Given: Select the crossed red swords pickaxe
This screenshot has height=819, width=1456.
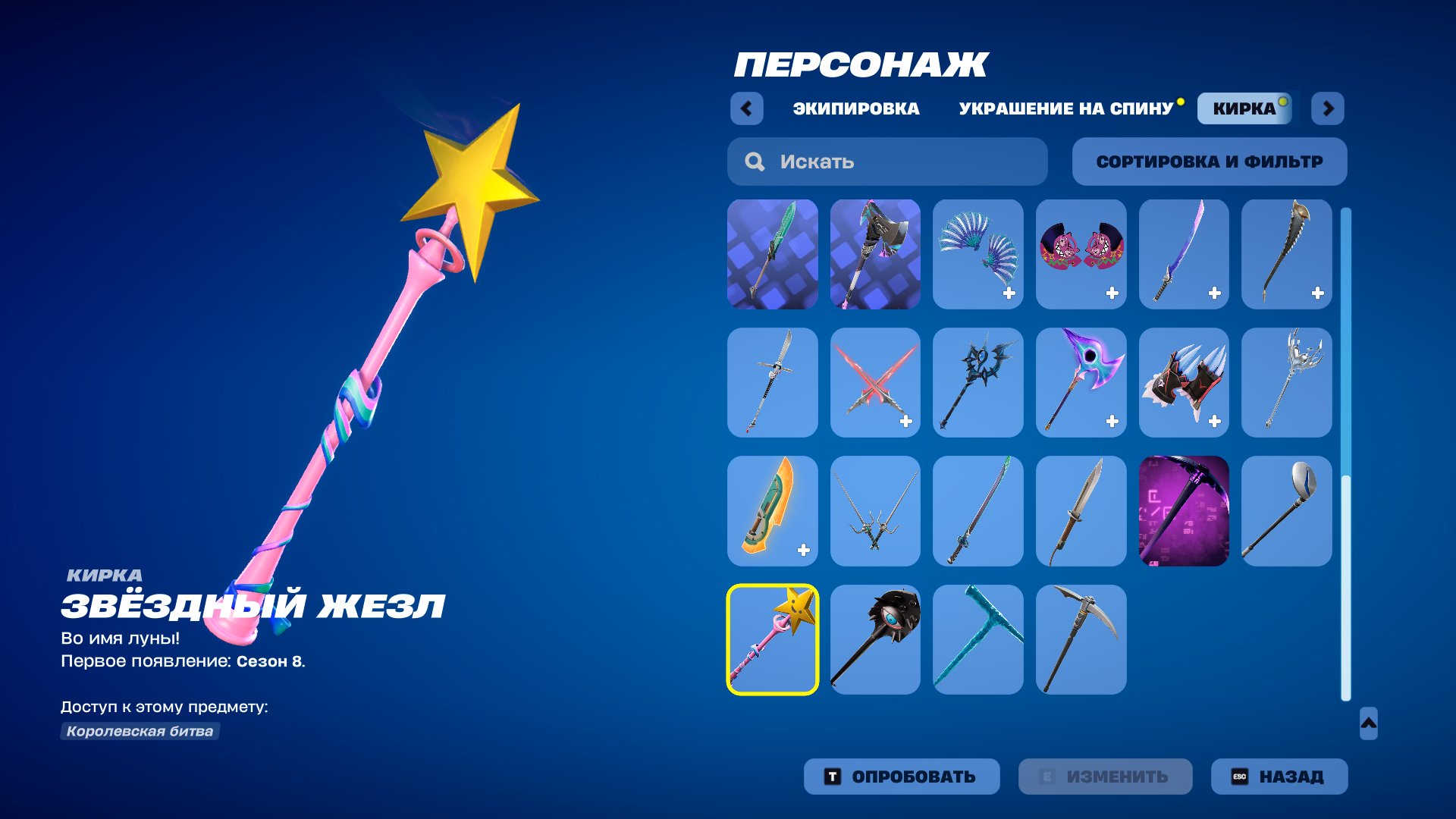Looking at the screenshot, I should click(875, 382).
